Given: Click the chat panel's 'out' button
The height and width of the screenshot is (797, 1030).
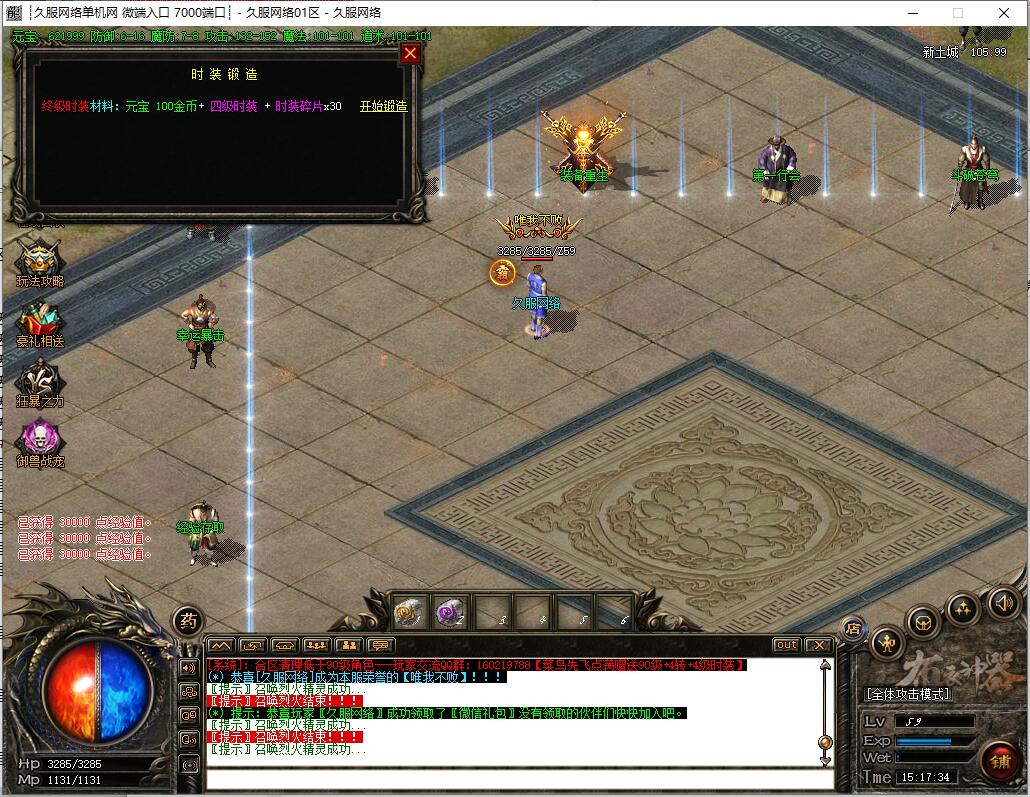Looking at the screenshot, I should pos(787,645).
